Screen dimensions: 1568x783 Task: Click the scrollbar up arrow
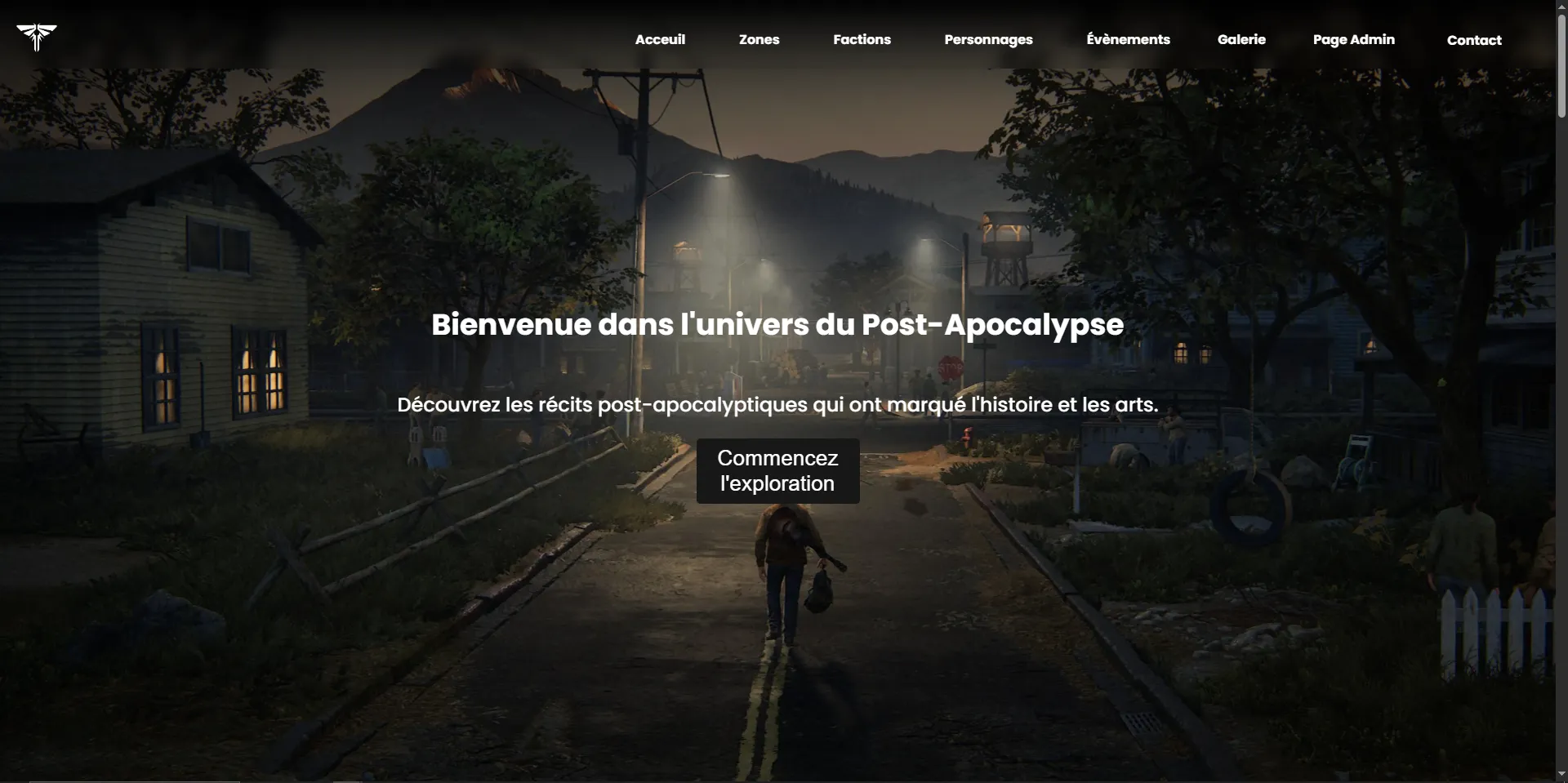tap(1561, 7)
